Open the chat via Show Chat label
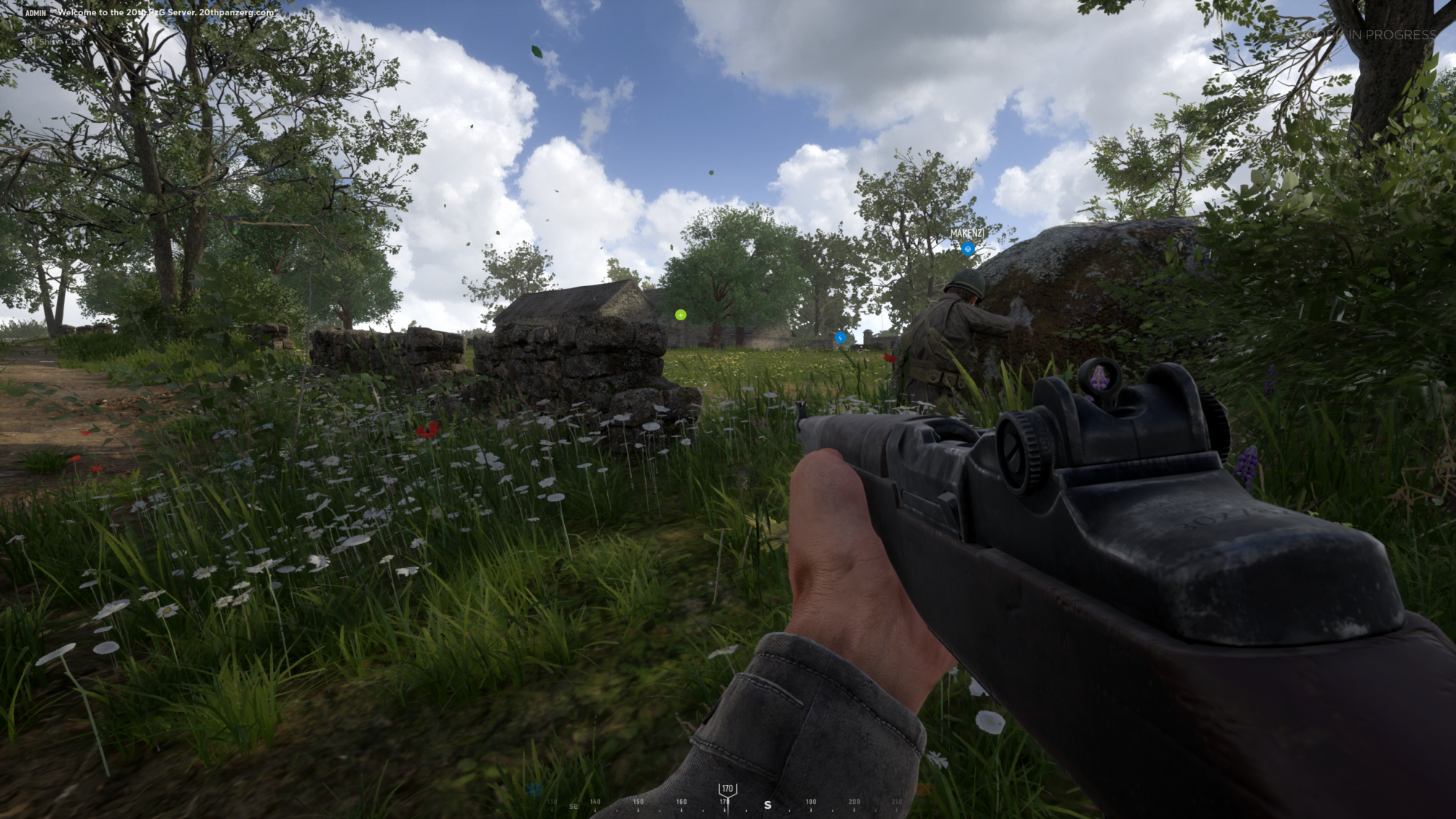The image size is (1456, 819). (x=60, y=41)
